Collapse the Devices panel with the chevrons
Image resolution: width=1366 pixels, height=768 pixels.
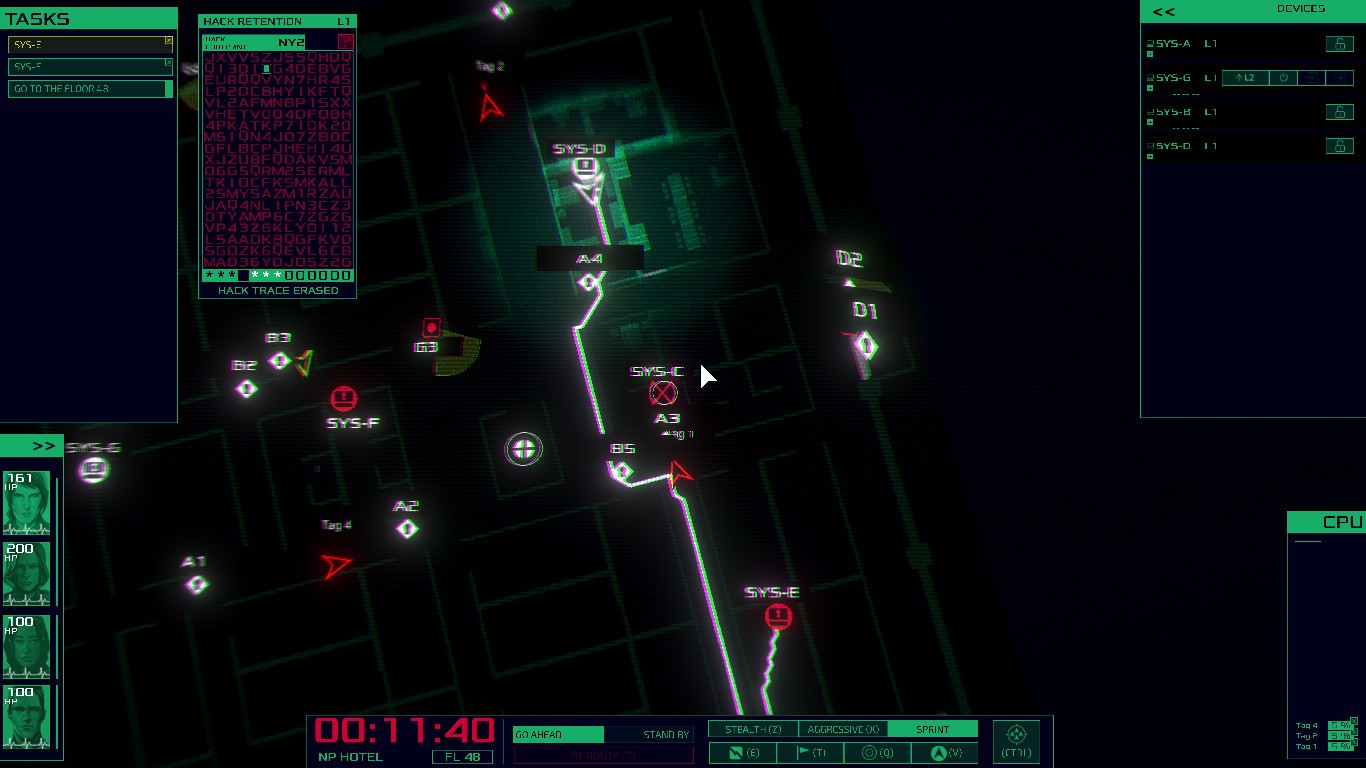tap(1162, 11)
